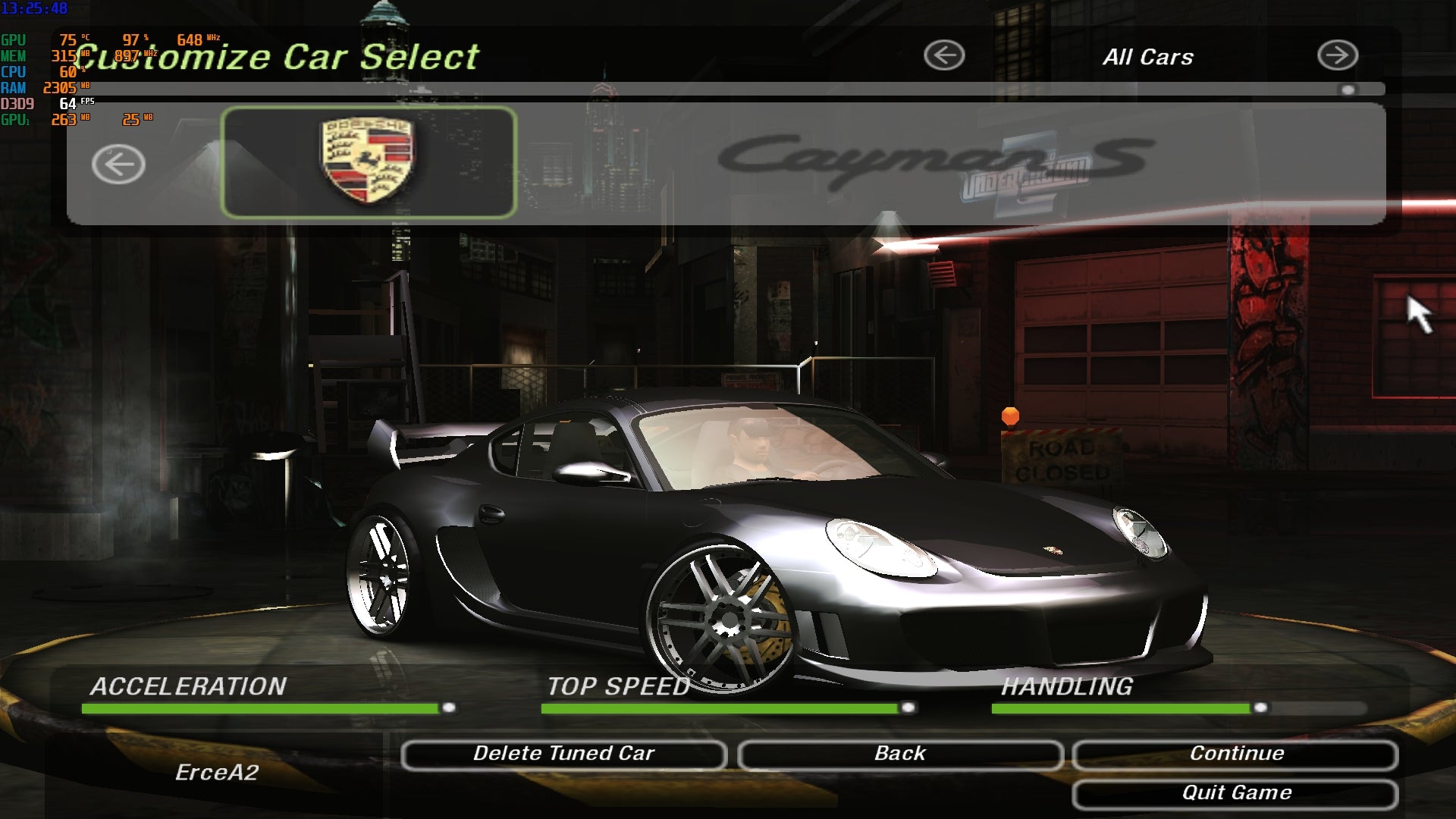
Task: Delete the tuned car
Action: pyautogui.click(x=563, y=755)
